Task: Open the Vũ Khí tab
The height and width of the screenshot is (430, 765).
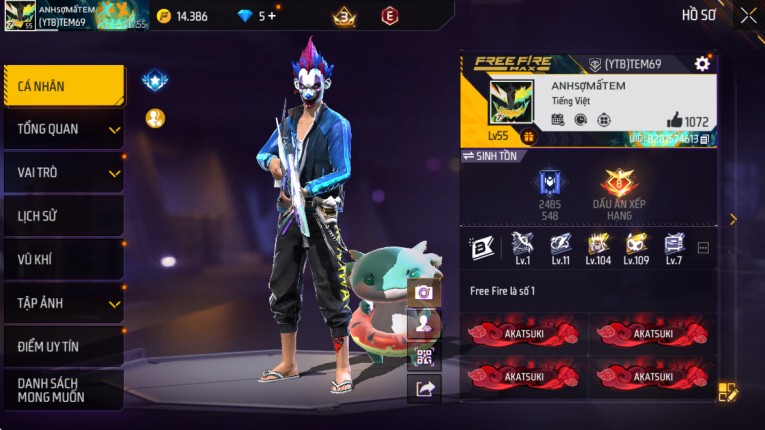Action: point(63,259)
